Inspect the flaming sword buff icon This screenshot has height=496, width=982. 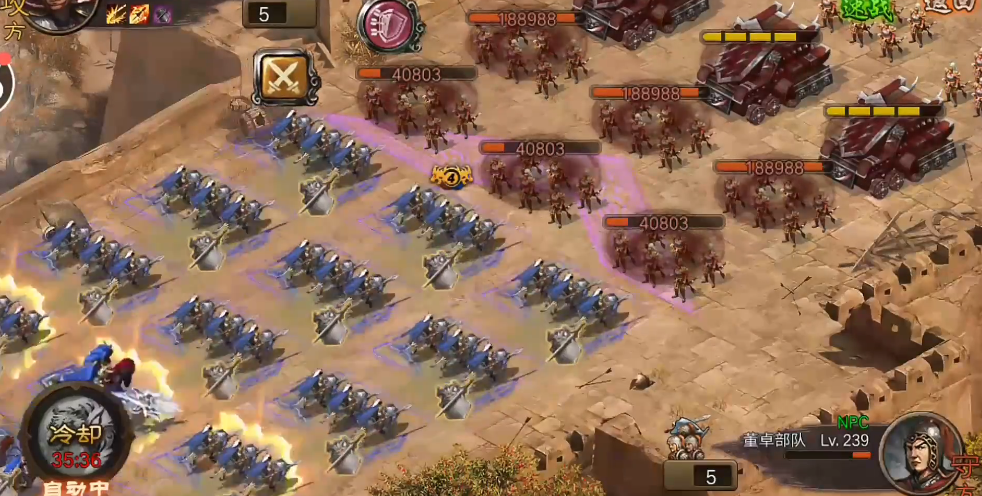tap(139, 13)
